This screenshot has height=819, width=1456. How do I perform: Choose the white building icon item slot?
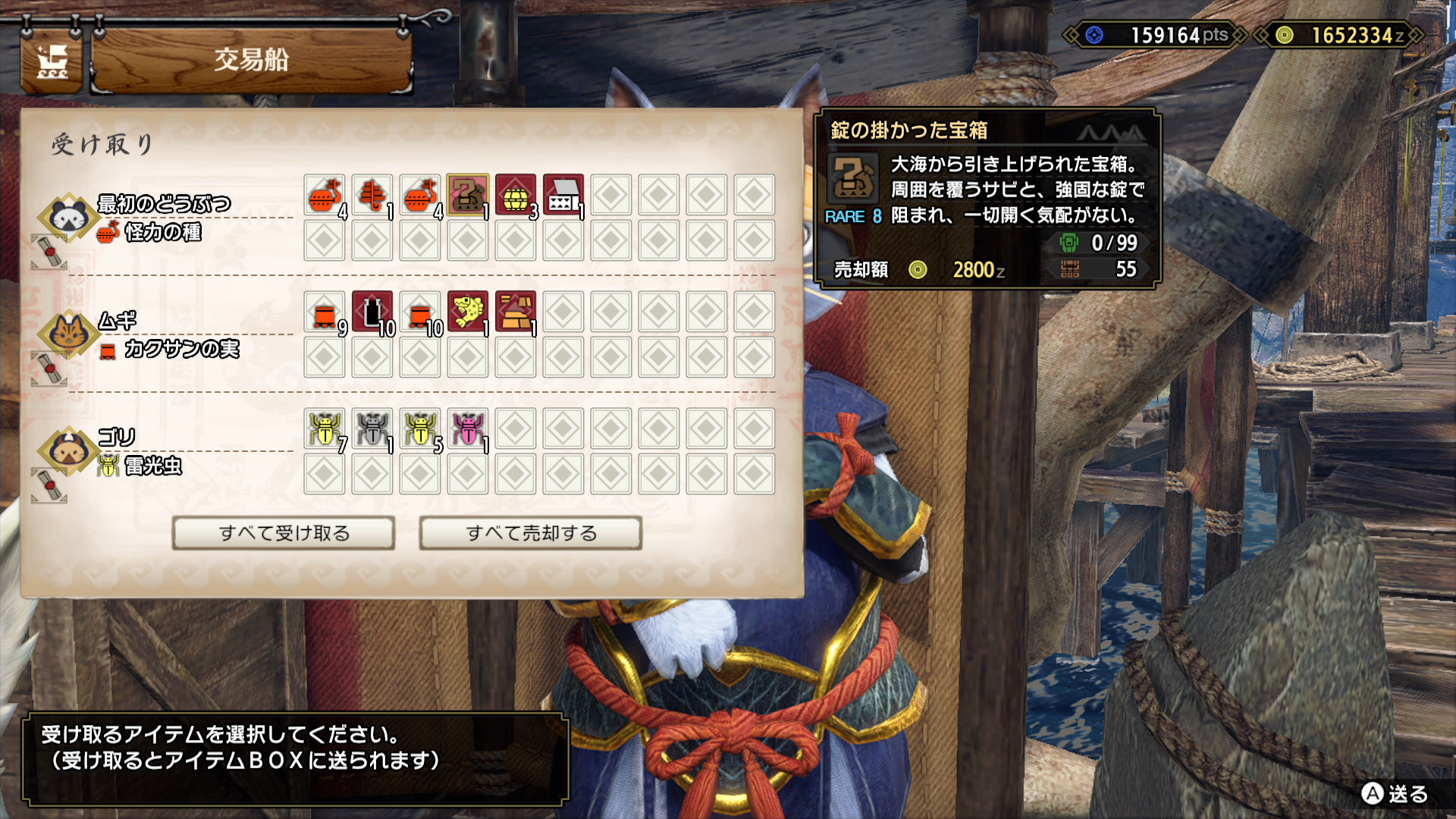(563, 196)
